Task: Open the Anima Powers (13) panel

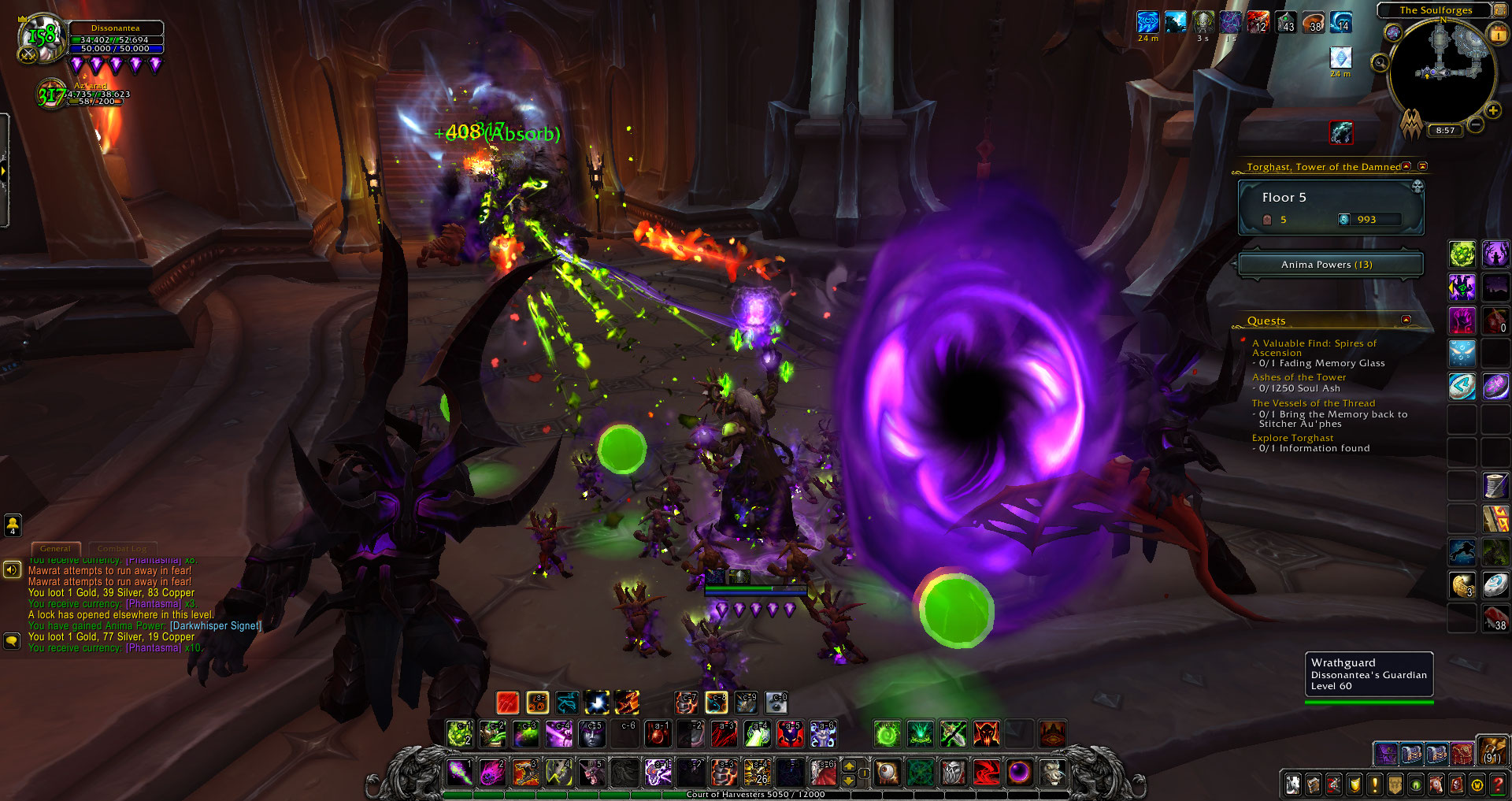Action: [x=1330, y=264]
